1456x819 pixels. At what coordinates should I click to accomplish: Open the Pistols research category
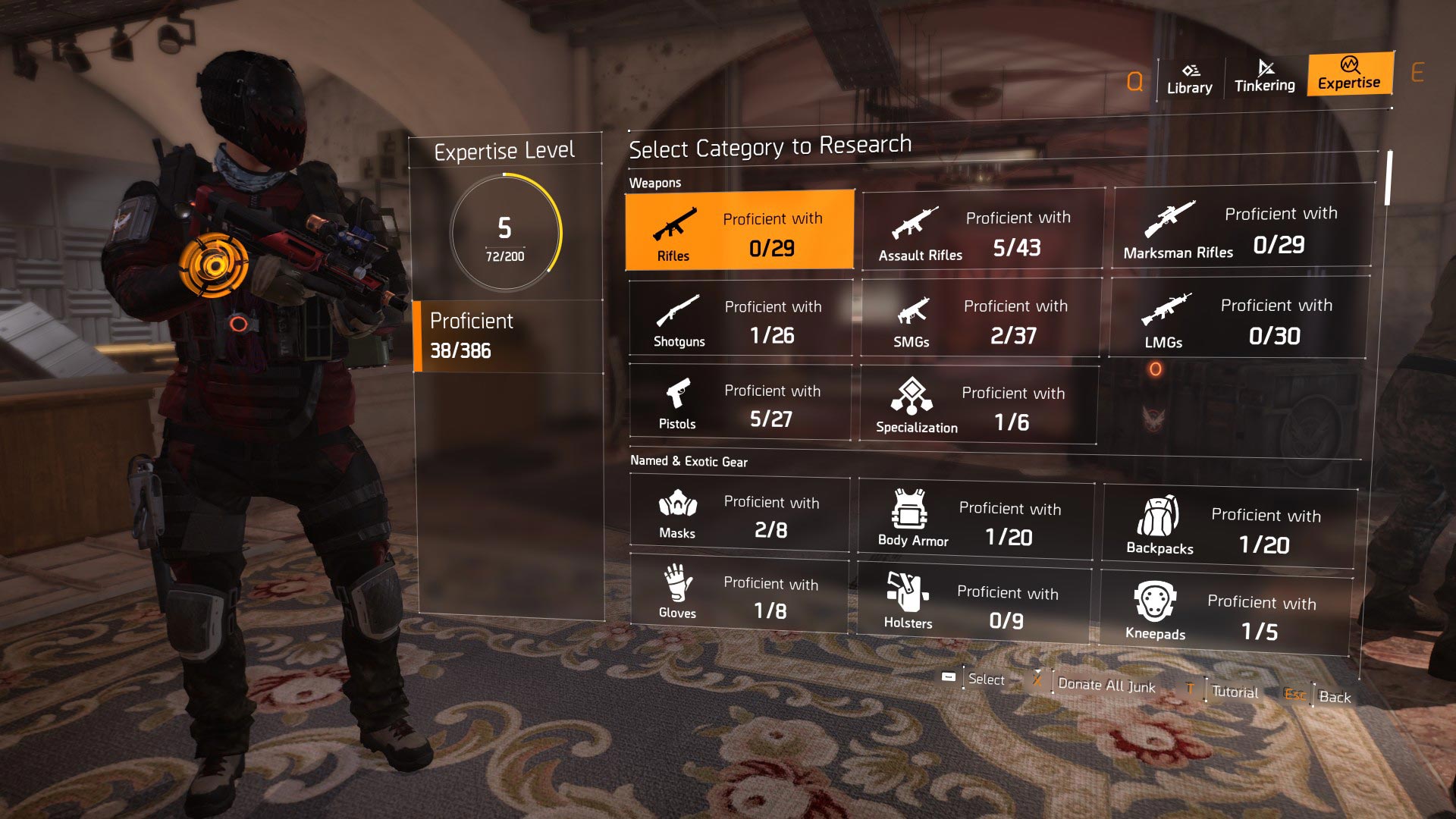tap(740, 403)
